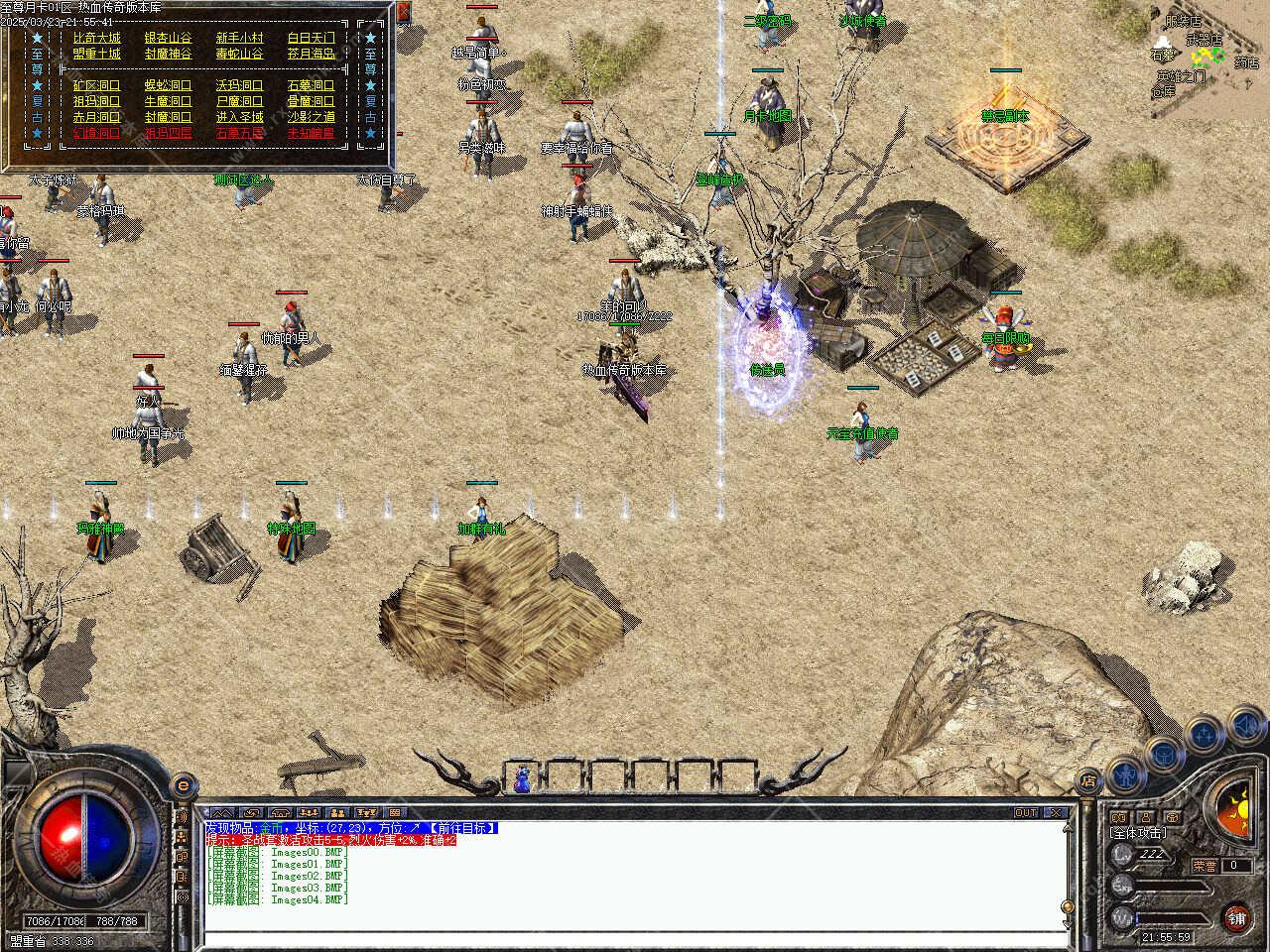Close the teleport panel with red X
1270x952 pixels.
404,13
